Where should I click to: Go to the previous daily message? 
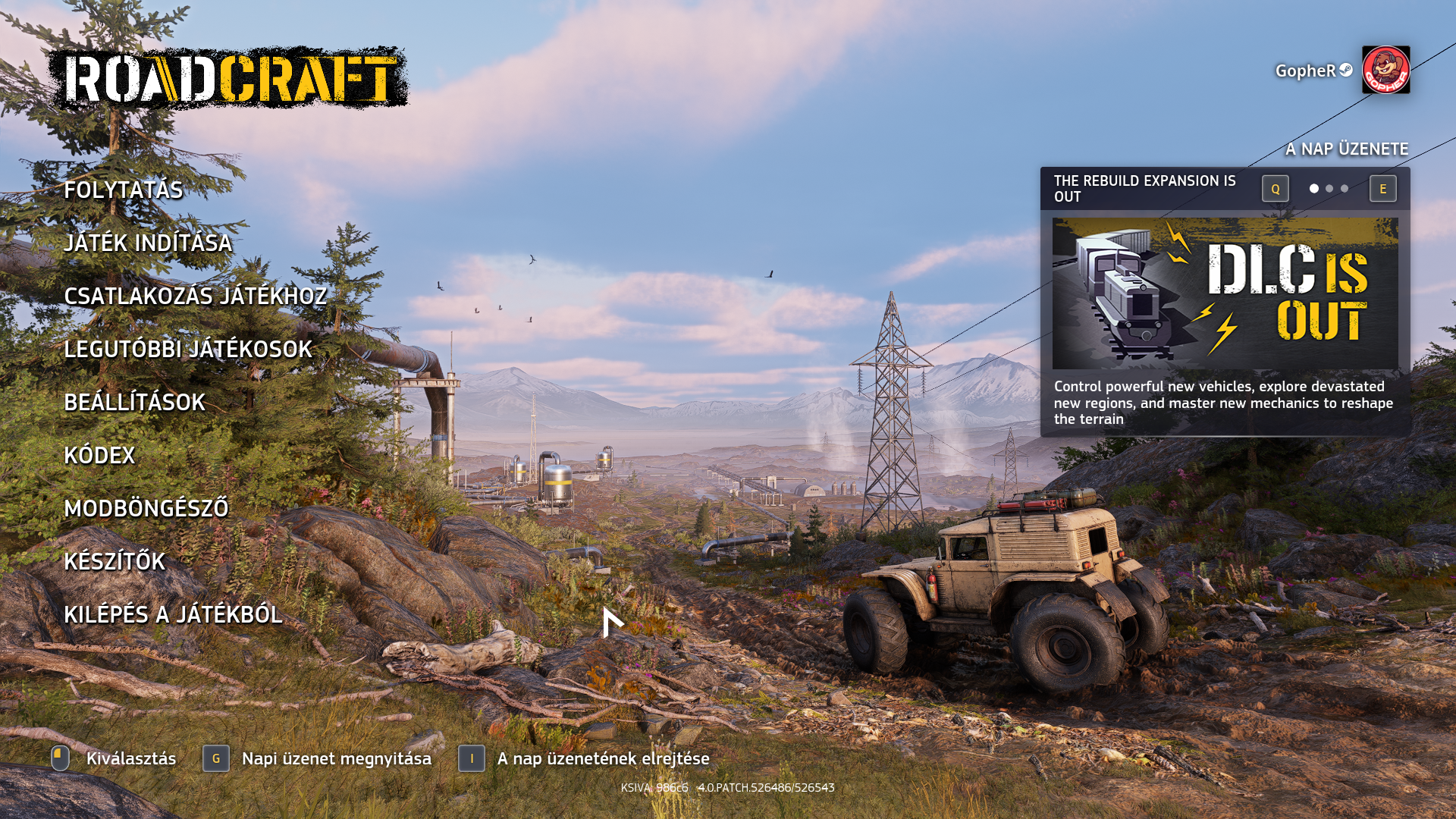point(1275,189)
